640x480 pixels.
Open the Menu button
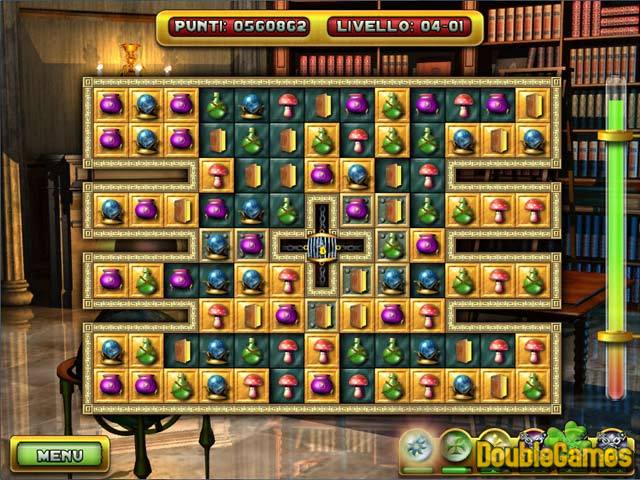59,454
